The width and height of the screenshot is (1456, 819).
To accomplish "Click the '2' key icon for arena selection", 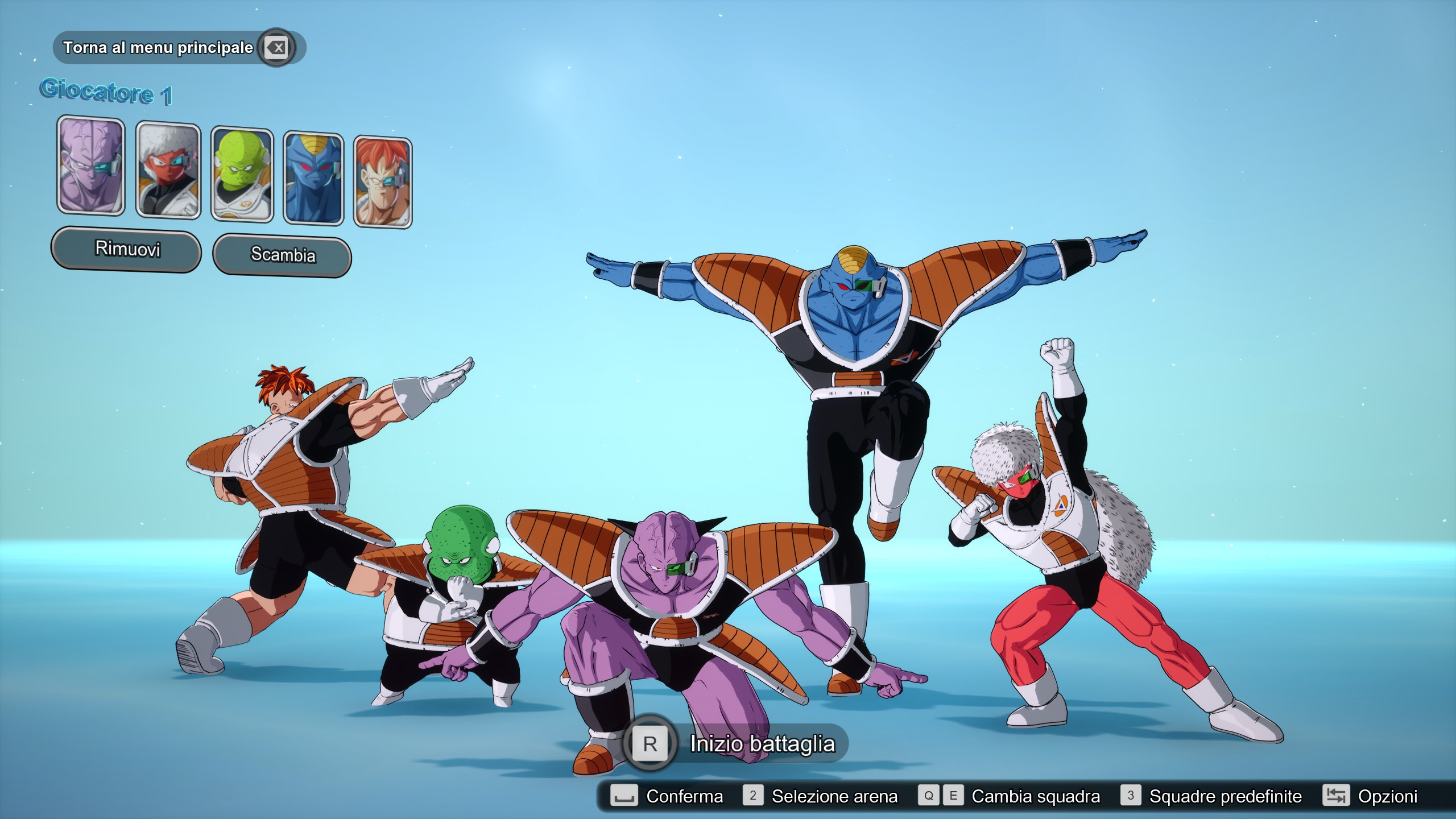I will click(x=754, y=796).
